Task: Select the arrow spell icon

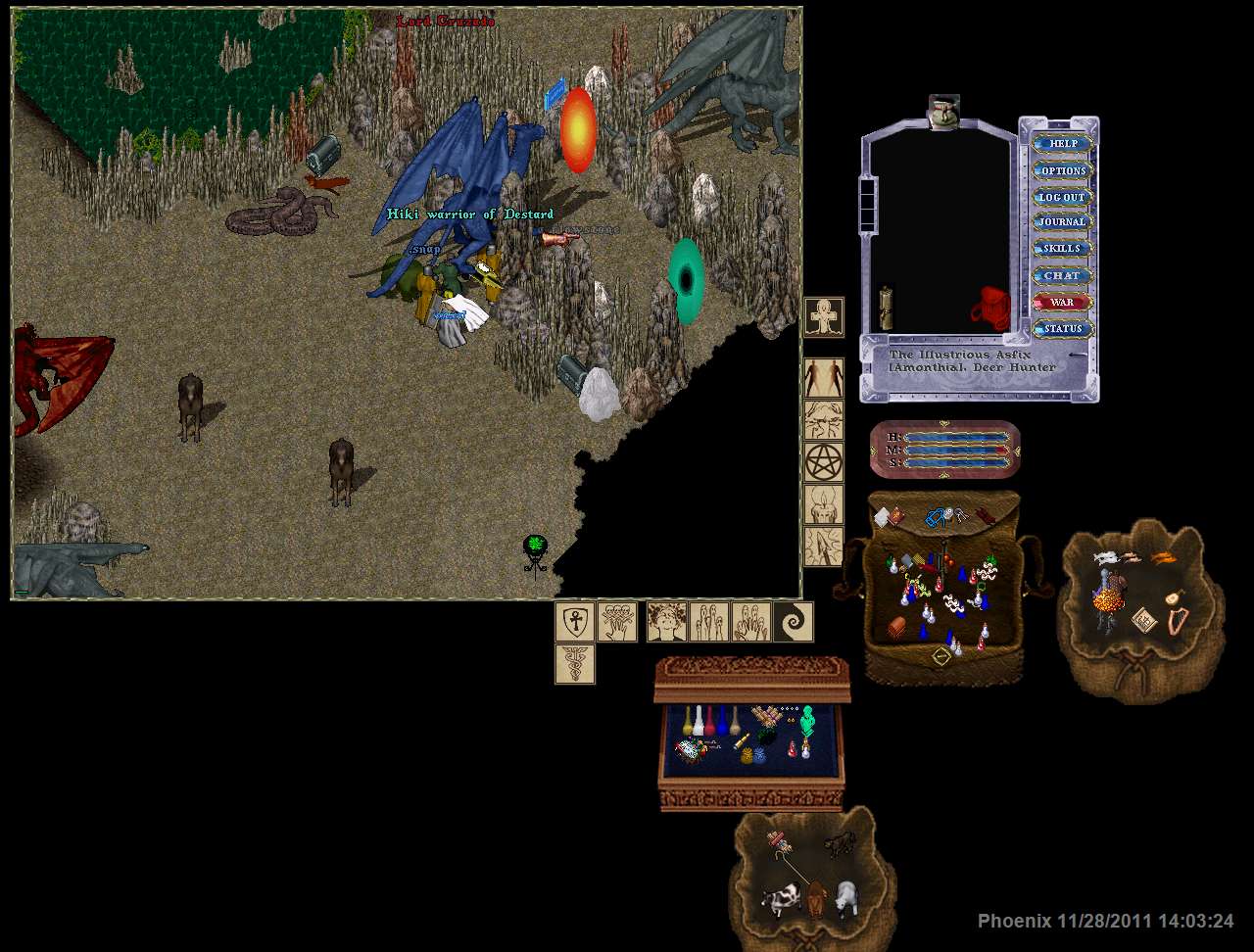Action: click(824, 547)
